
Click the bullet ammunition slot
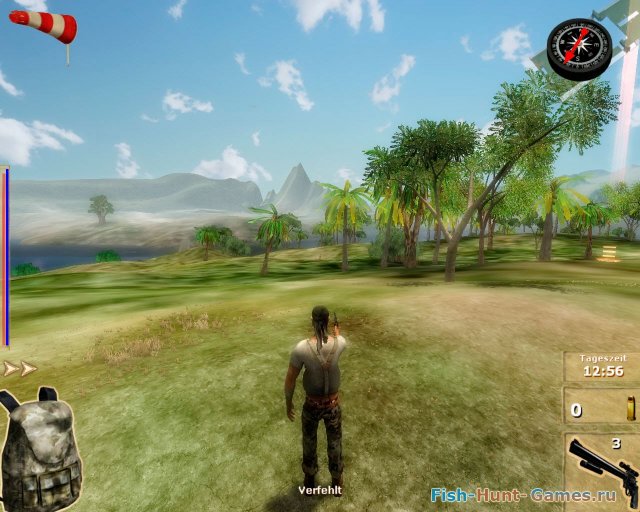[600, 409]
